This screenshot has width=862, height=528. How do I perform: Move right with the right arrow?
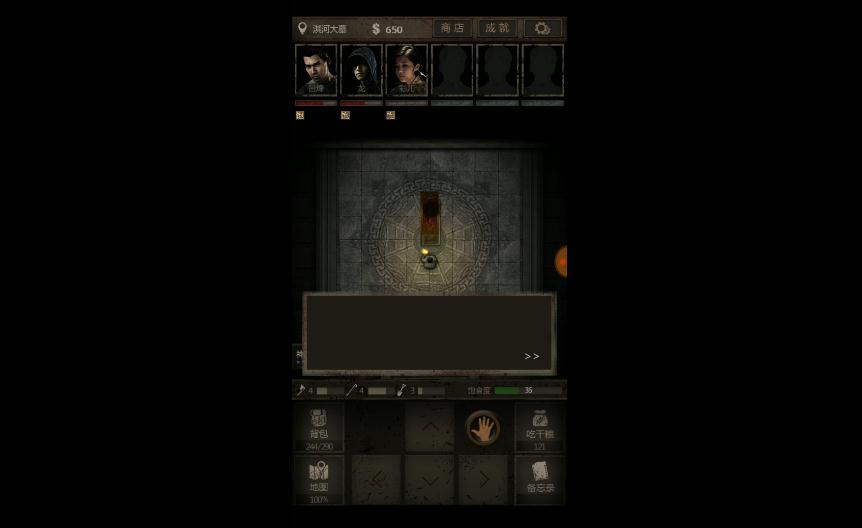pyautogui.click(x=483, y=480)
